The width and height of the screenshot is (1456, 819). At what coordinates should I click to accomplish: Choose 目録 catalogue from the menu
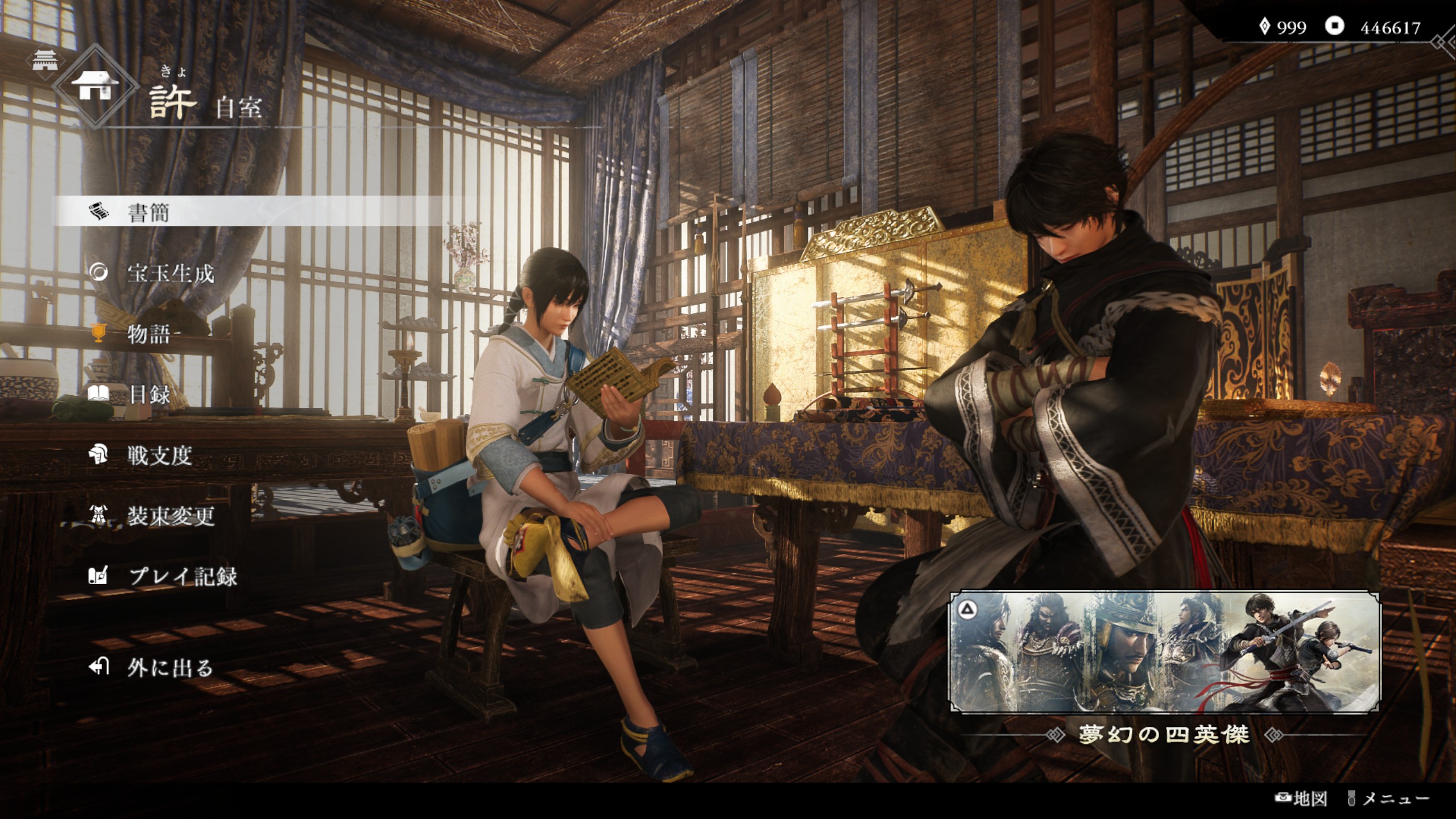click(x=149, y=395)
